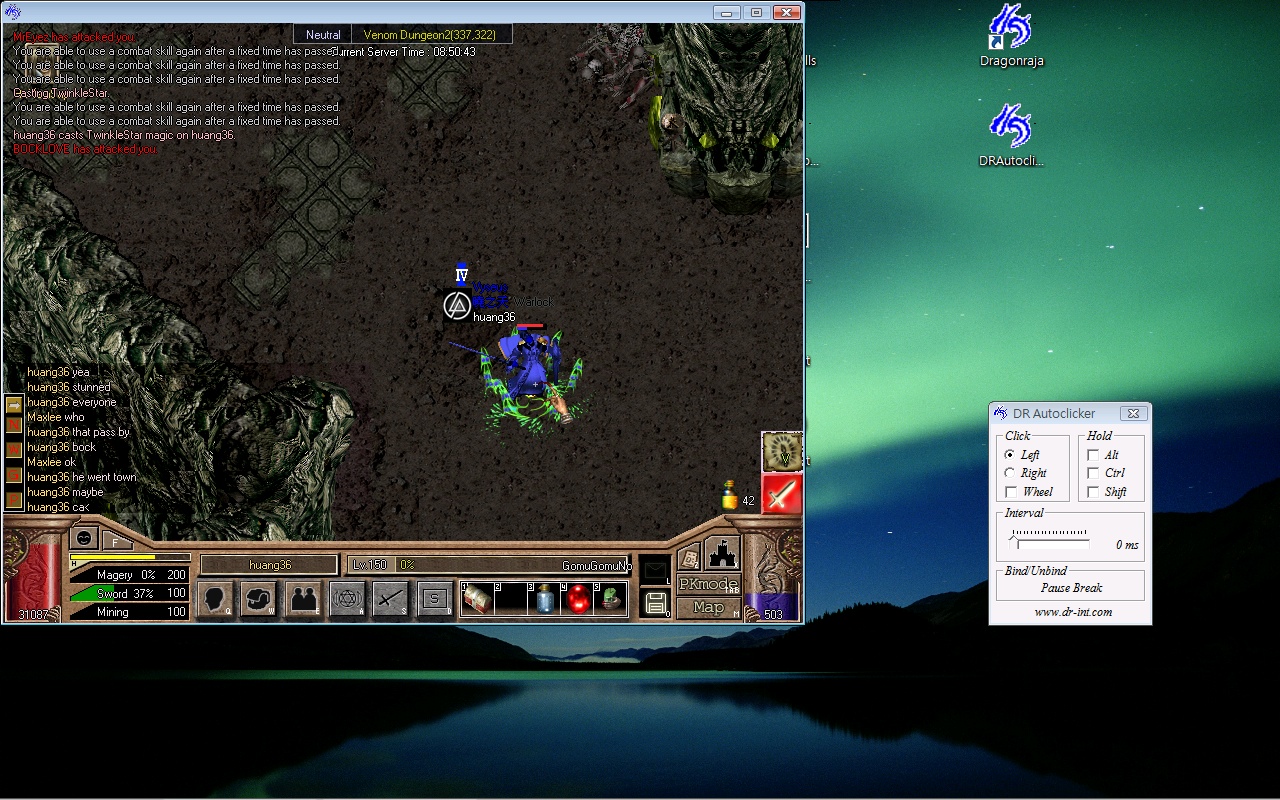Open the two-person party button
This screenshot has width=1280, height=800.
tap(303, 599)
